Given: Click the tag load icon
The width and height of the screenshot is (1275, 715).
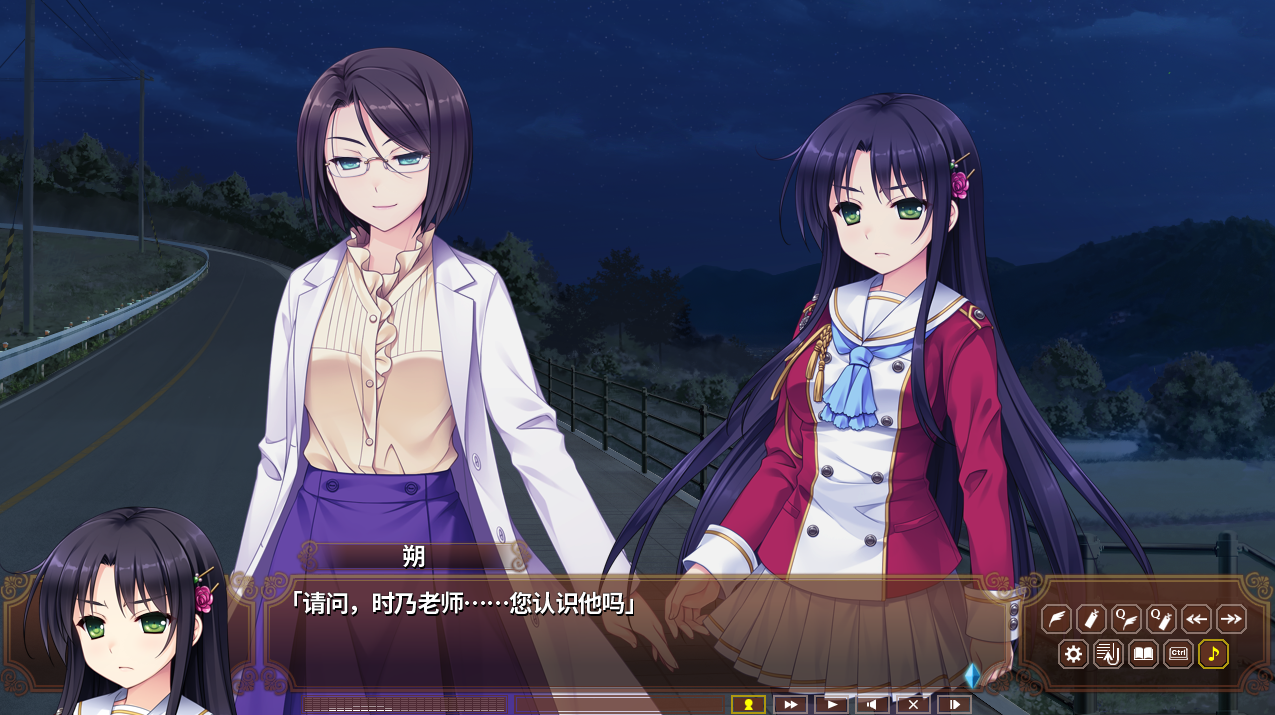Looking at the screenshot, I should (1091, 620).
